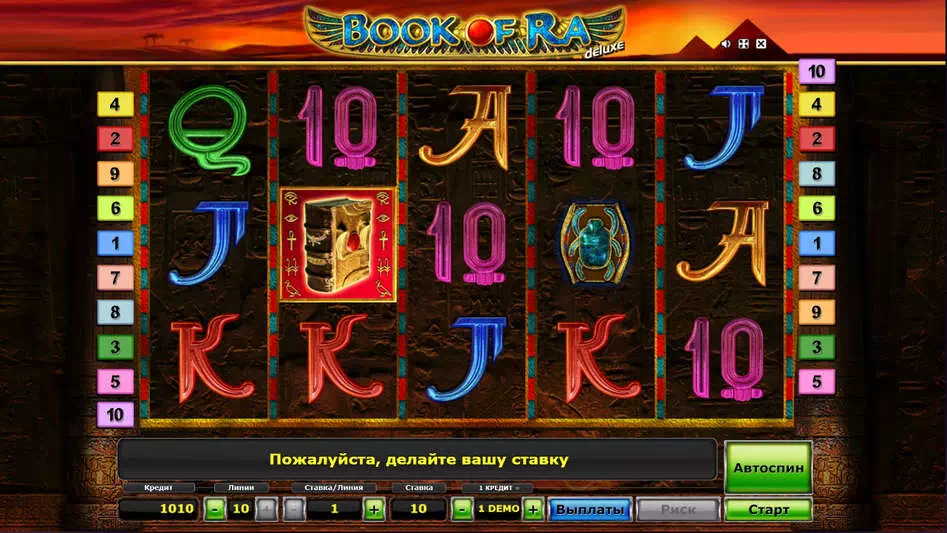The width and height of the screenshot is (947, 533).
Task: Close the game with the X icon
Action: [x=761, y=44]
